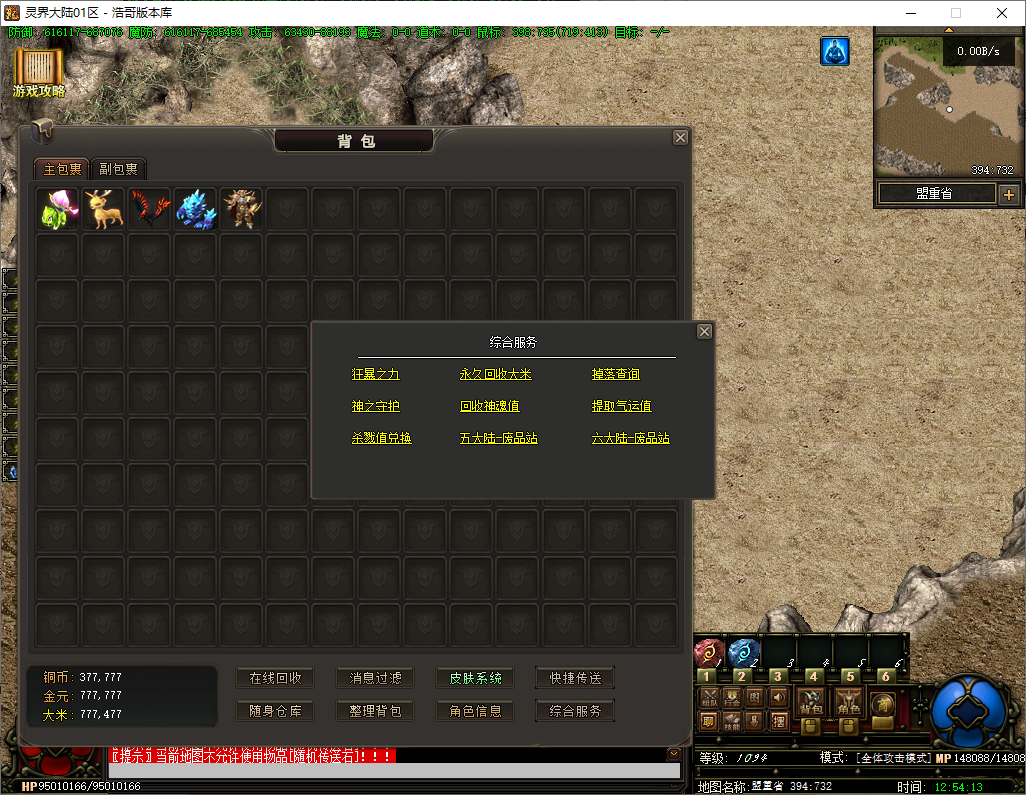Maximize the game window
Image resolution: width=1026 pixels, height=795 pixels.
(x=955, y=13)
